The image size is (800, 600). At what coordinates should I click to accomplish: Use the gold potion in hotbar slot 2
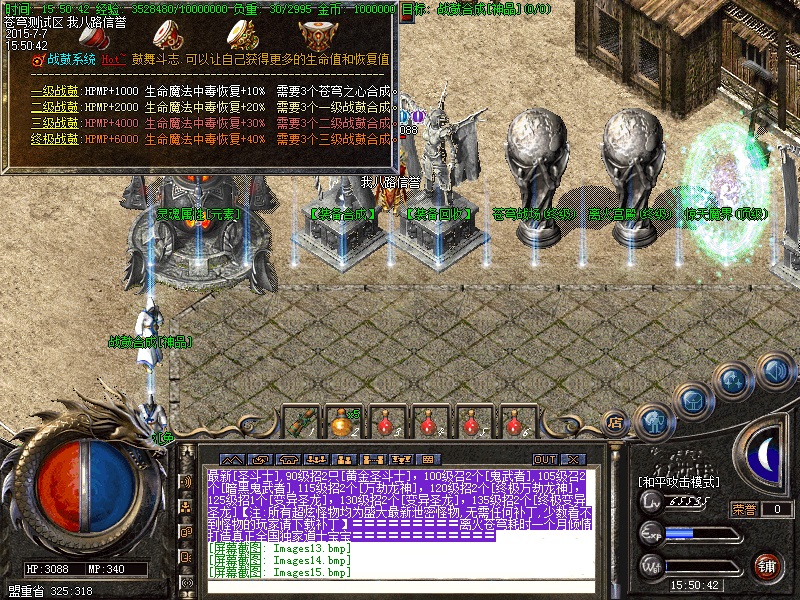(x=342, y=423)
